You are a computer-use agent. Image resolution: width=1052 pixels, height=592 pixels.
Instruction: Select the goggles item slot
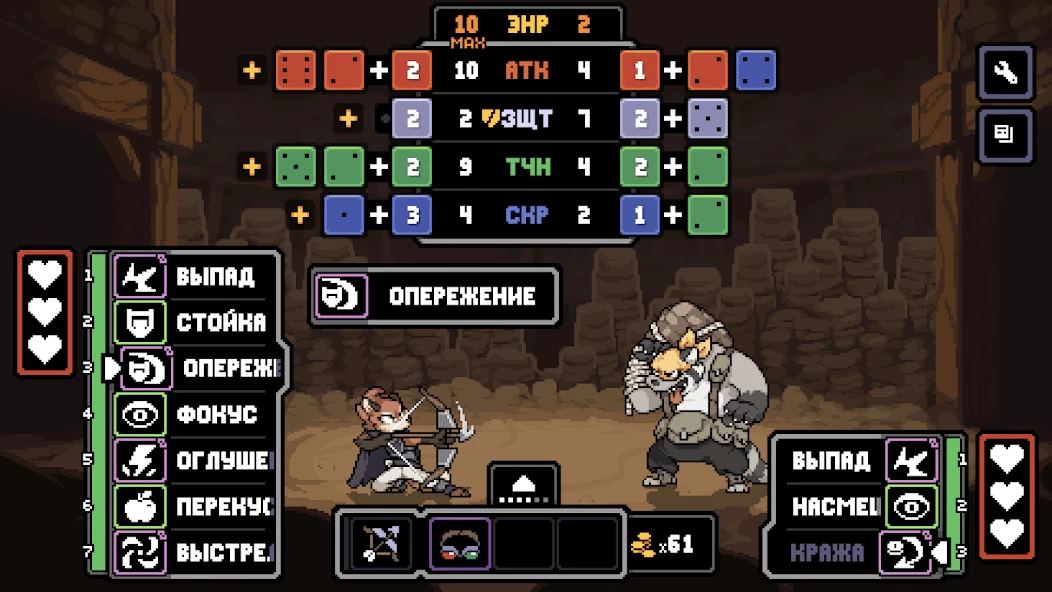460,545
